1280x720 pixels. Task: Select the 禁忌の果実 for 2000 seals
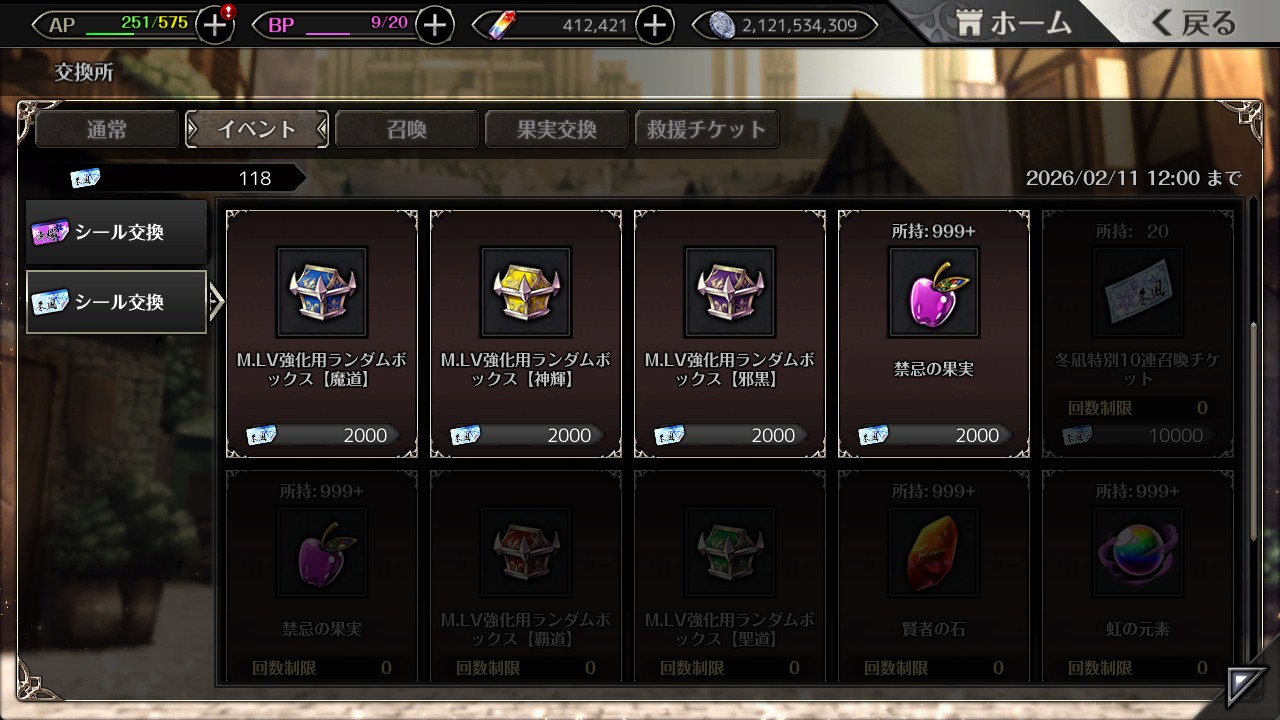pos(934,334)
